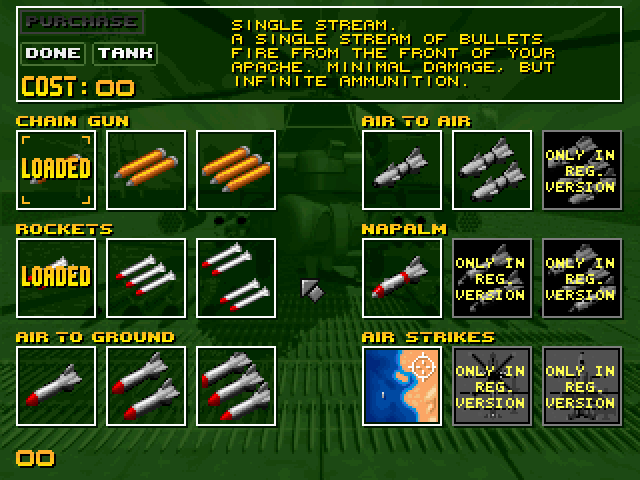Select the single napalm bomb
The width and height of the screenshot is (640, 480).
[401, 278]
